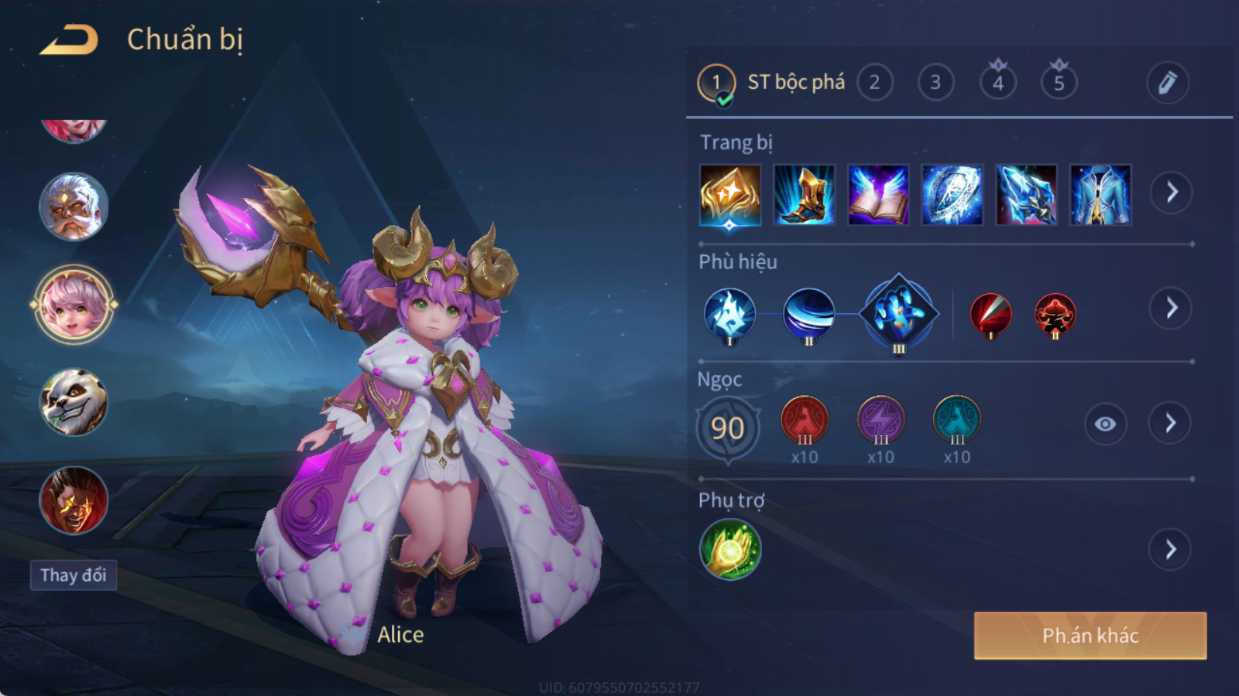The height and width of the screenshot is (696, 1239).
Task: Edit the build name with pencil icon
Action: pyautogui.click(x=1167, y=83)
